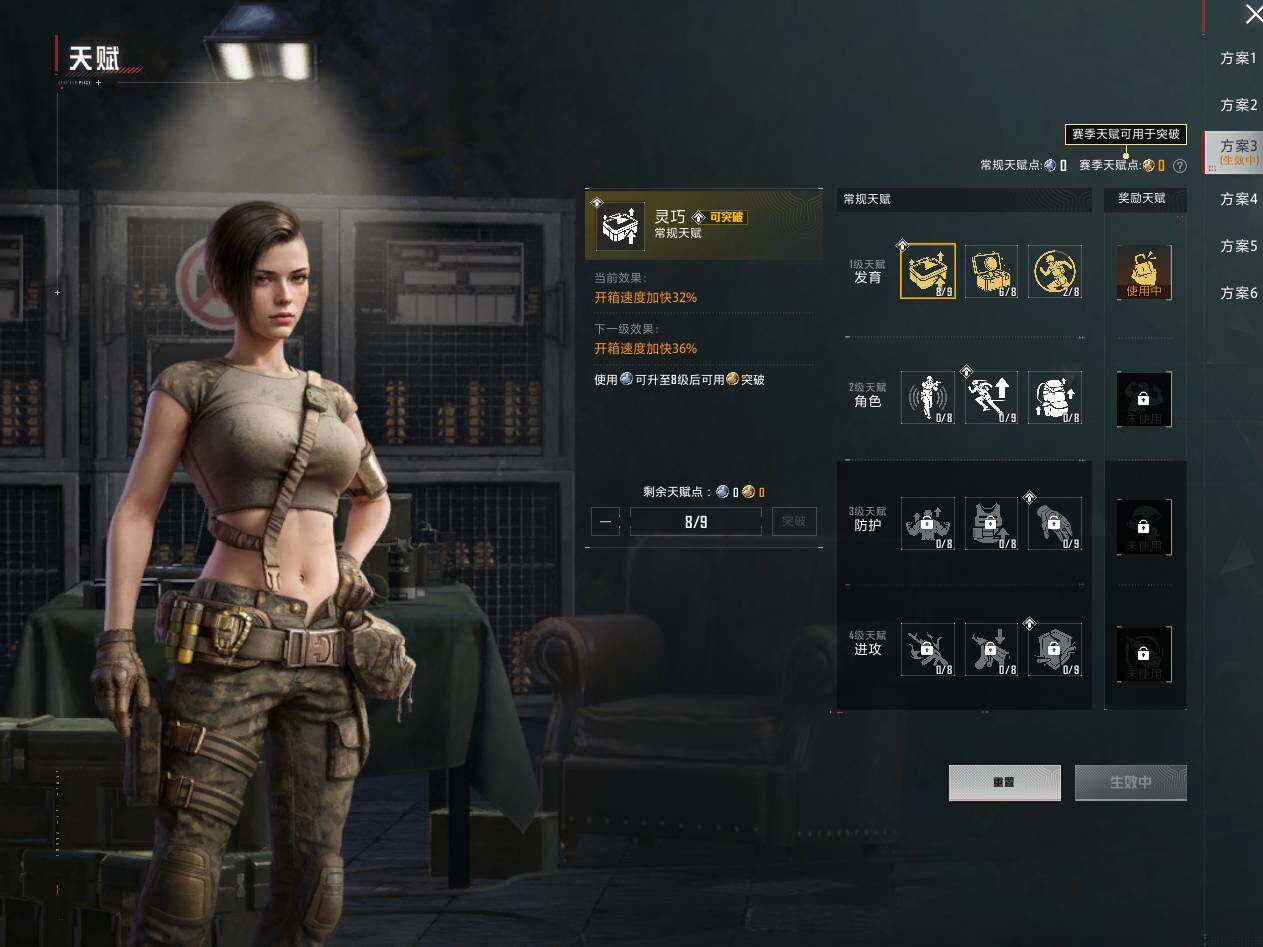
Task: Switch to the 方案4 loadout tab
Action: tap(1238, 199)
